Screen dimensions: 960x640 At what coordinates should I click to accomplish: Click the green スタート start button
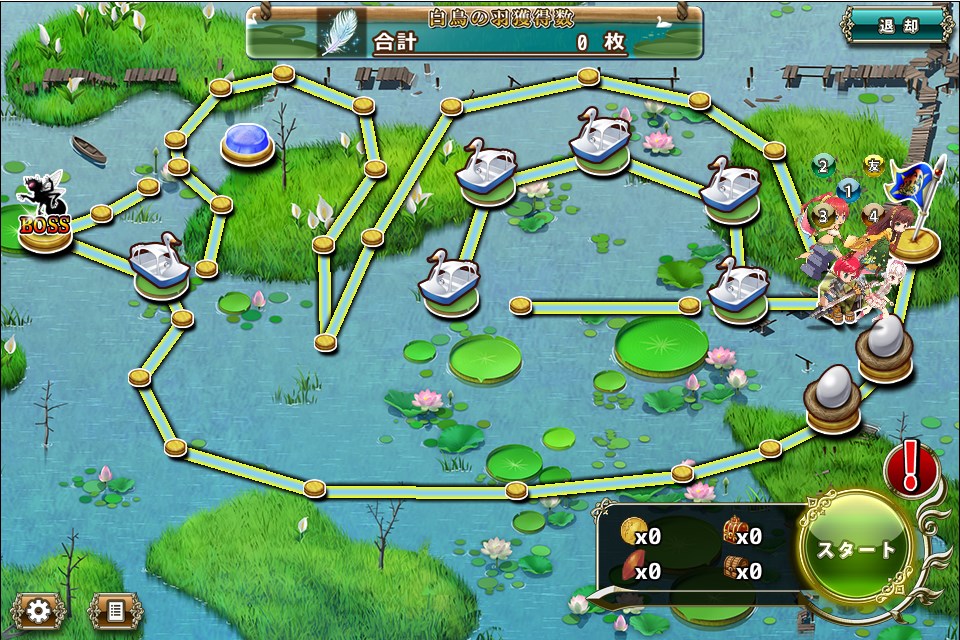857,549
